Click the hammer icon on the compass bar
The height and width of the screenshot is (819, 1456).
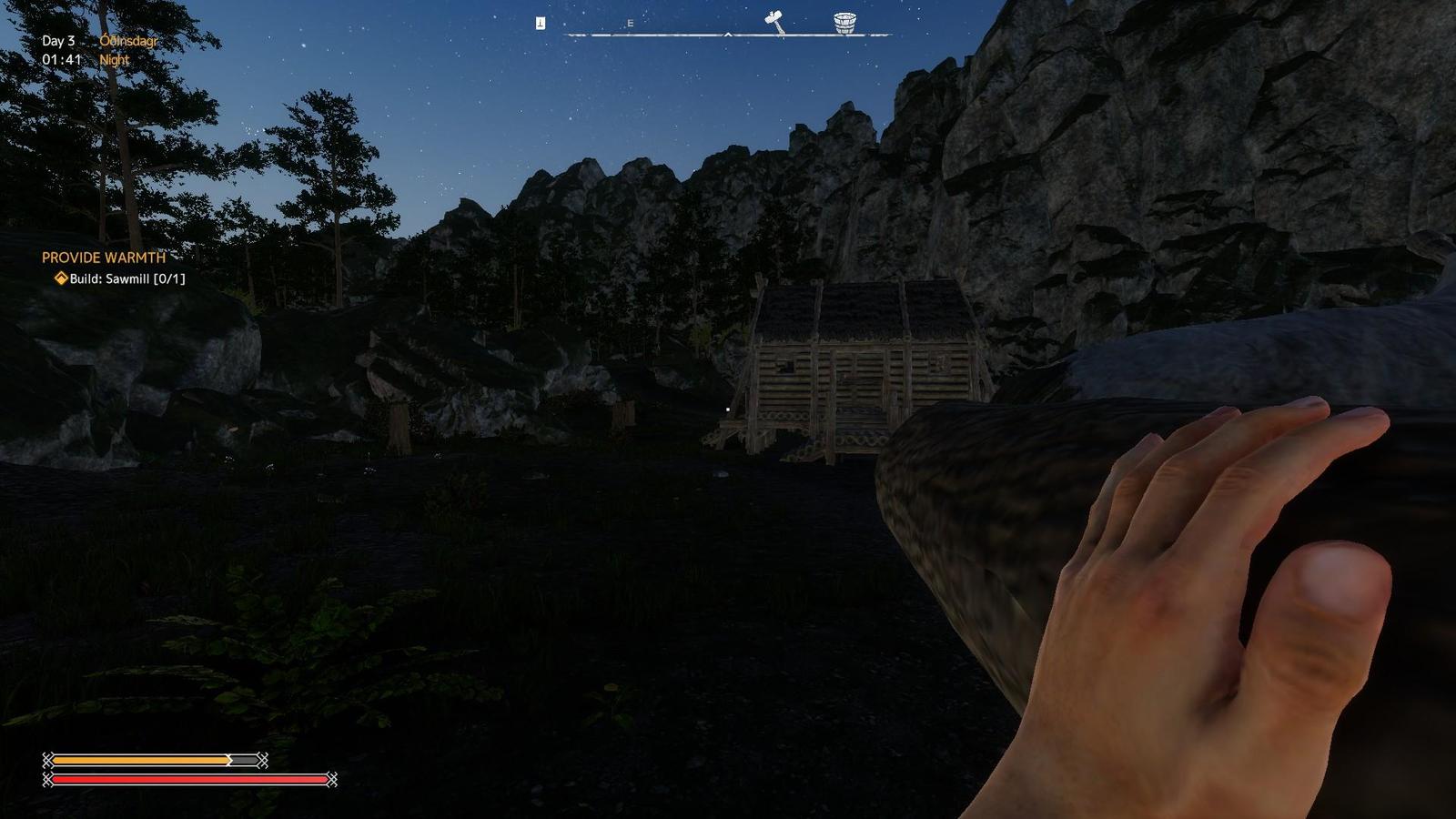point(773,20)
